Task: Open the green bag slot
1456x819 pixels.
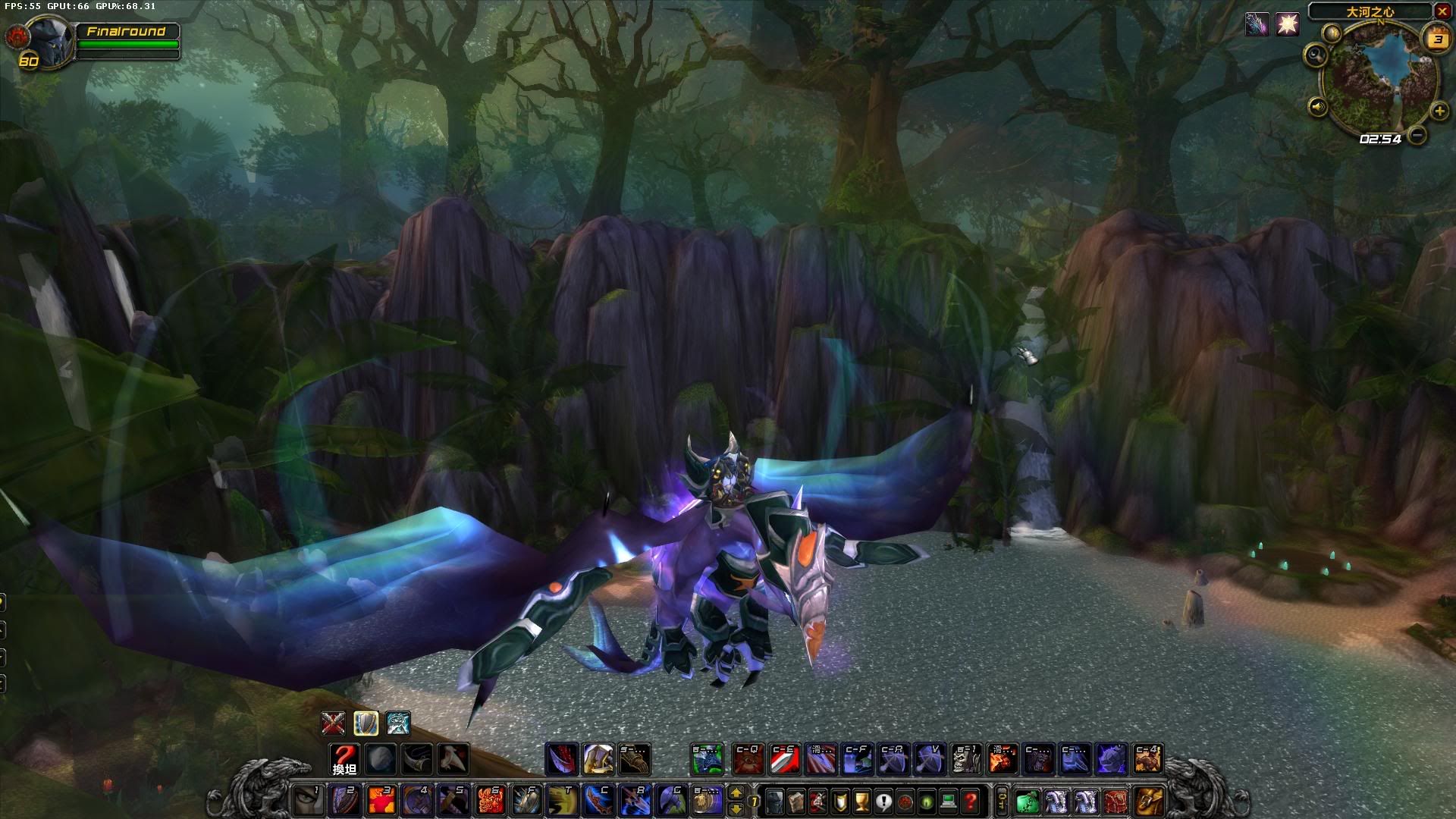Action: point(1027,801)
